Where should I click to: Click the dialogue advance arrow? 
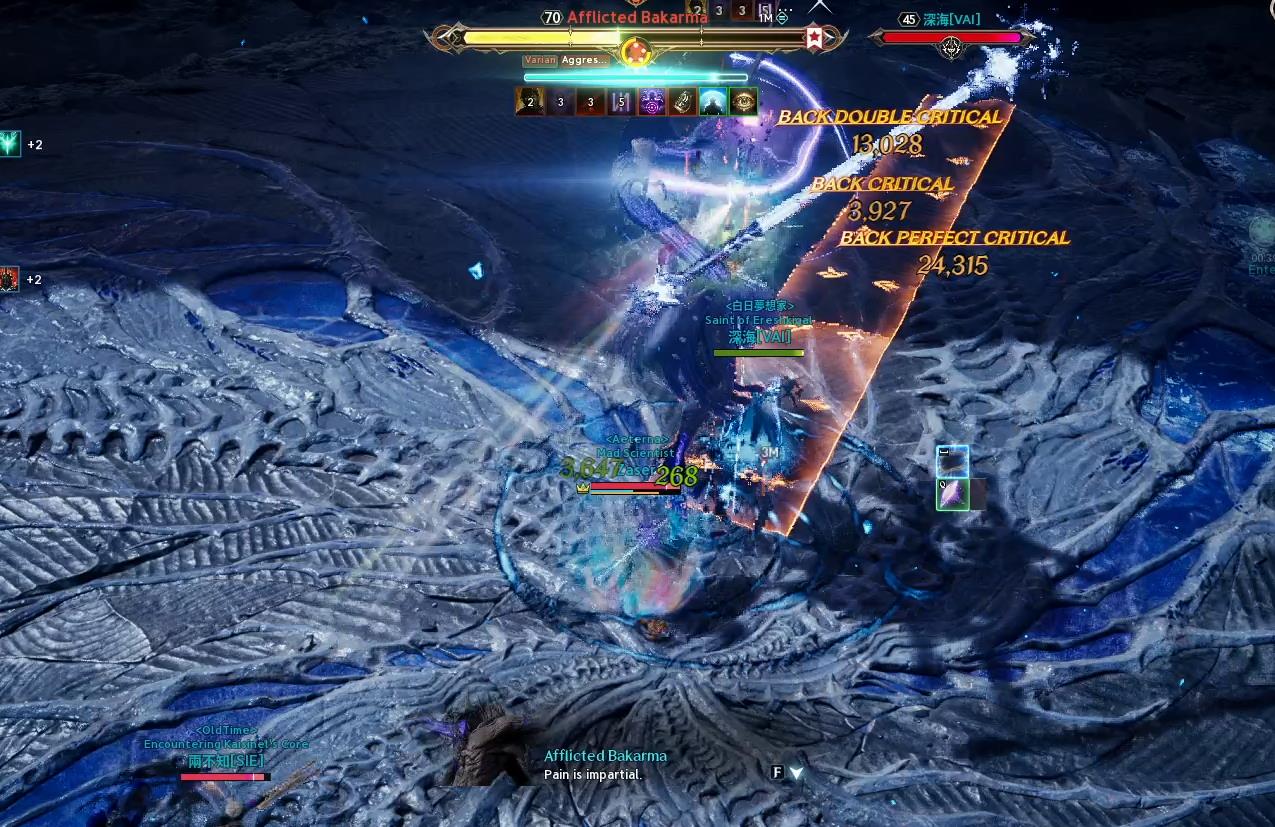[x=796, y=772]
